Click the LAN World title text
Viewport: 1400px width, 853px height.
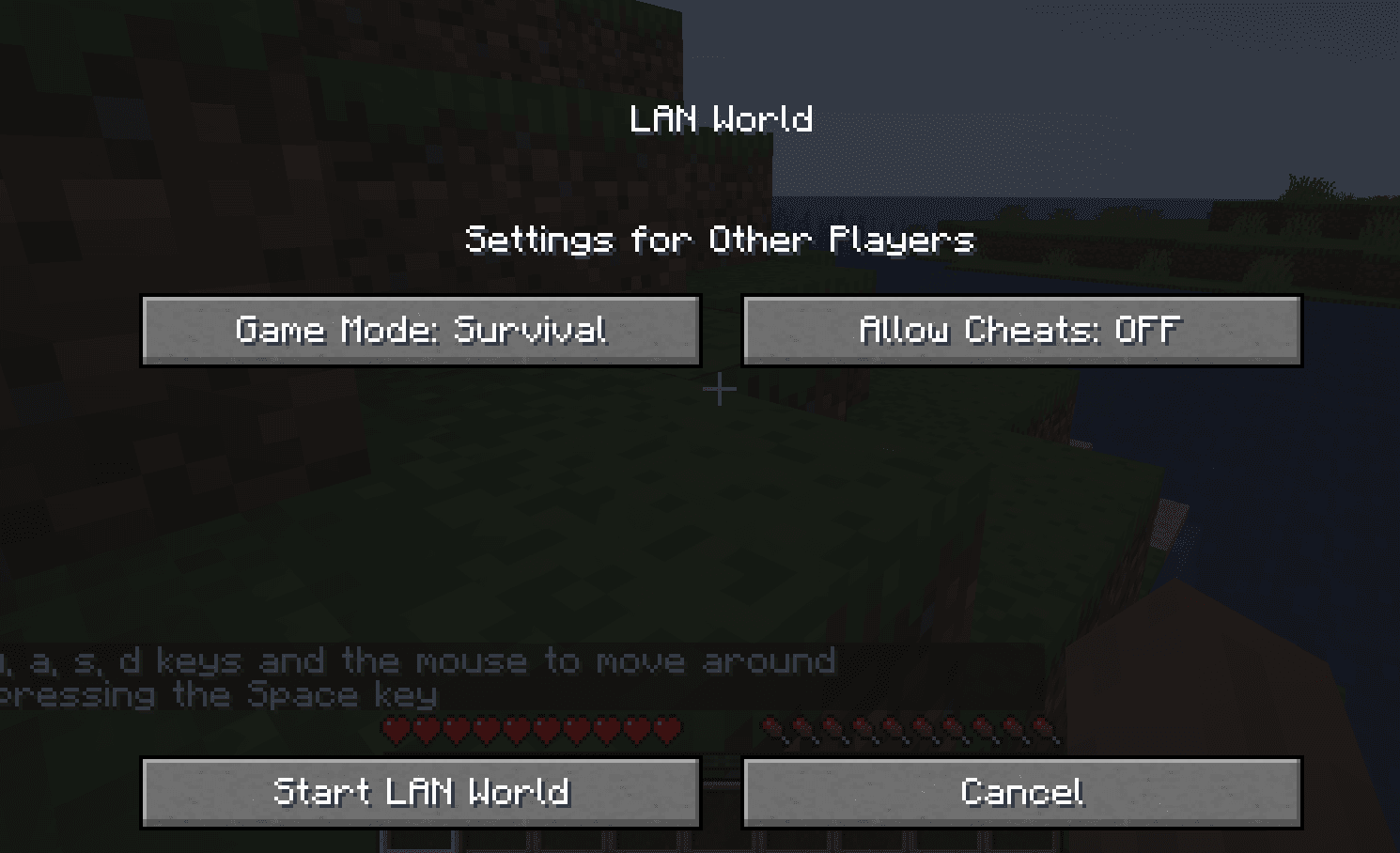722,118
